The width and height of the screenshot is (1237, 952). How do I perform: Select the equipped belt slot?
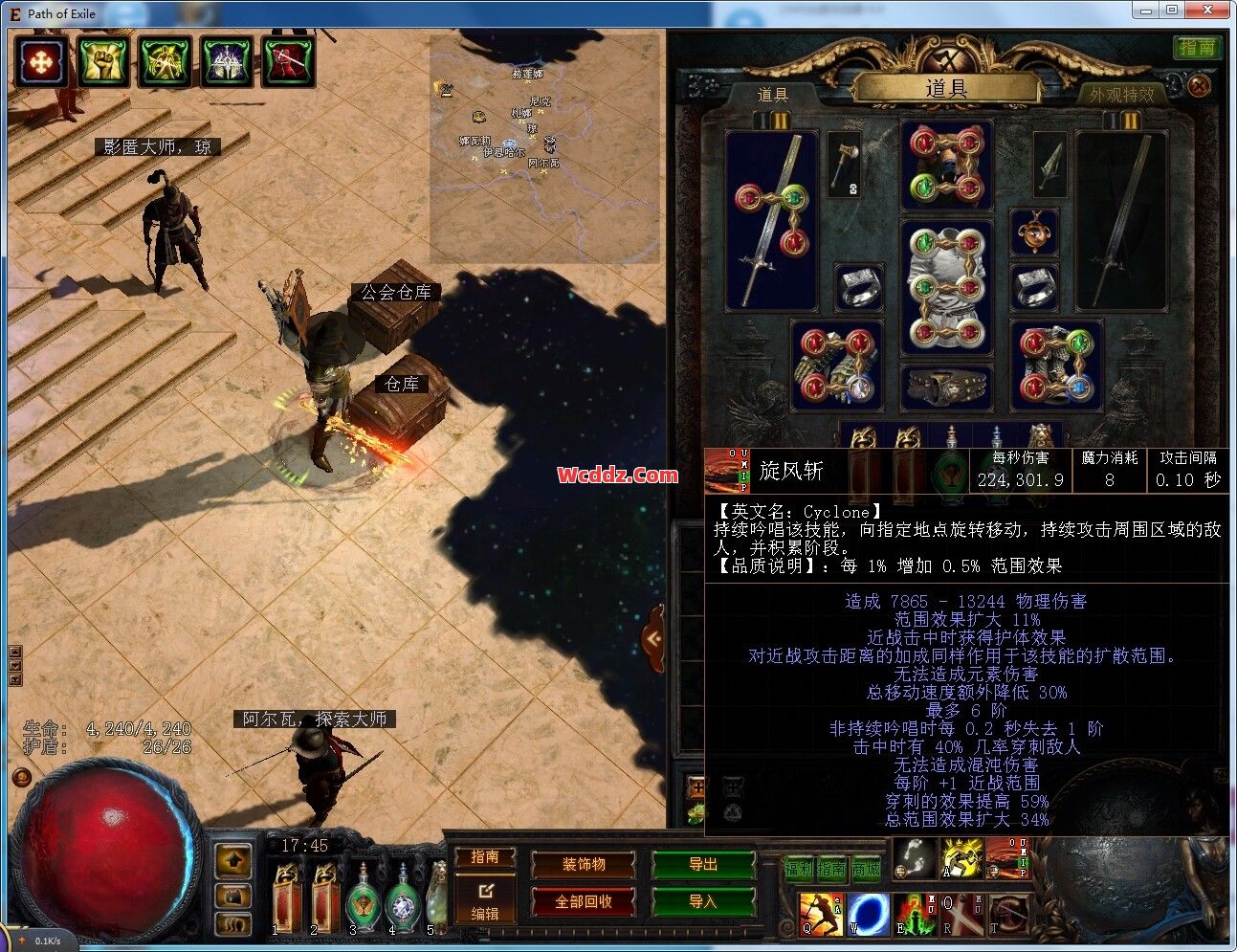[946, 387]
